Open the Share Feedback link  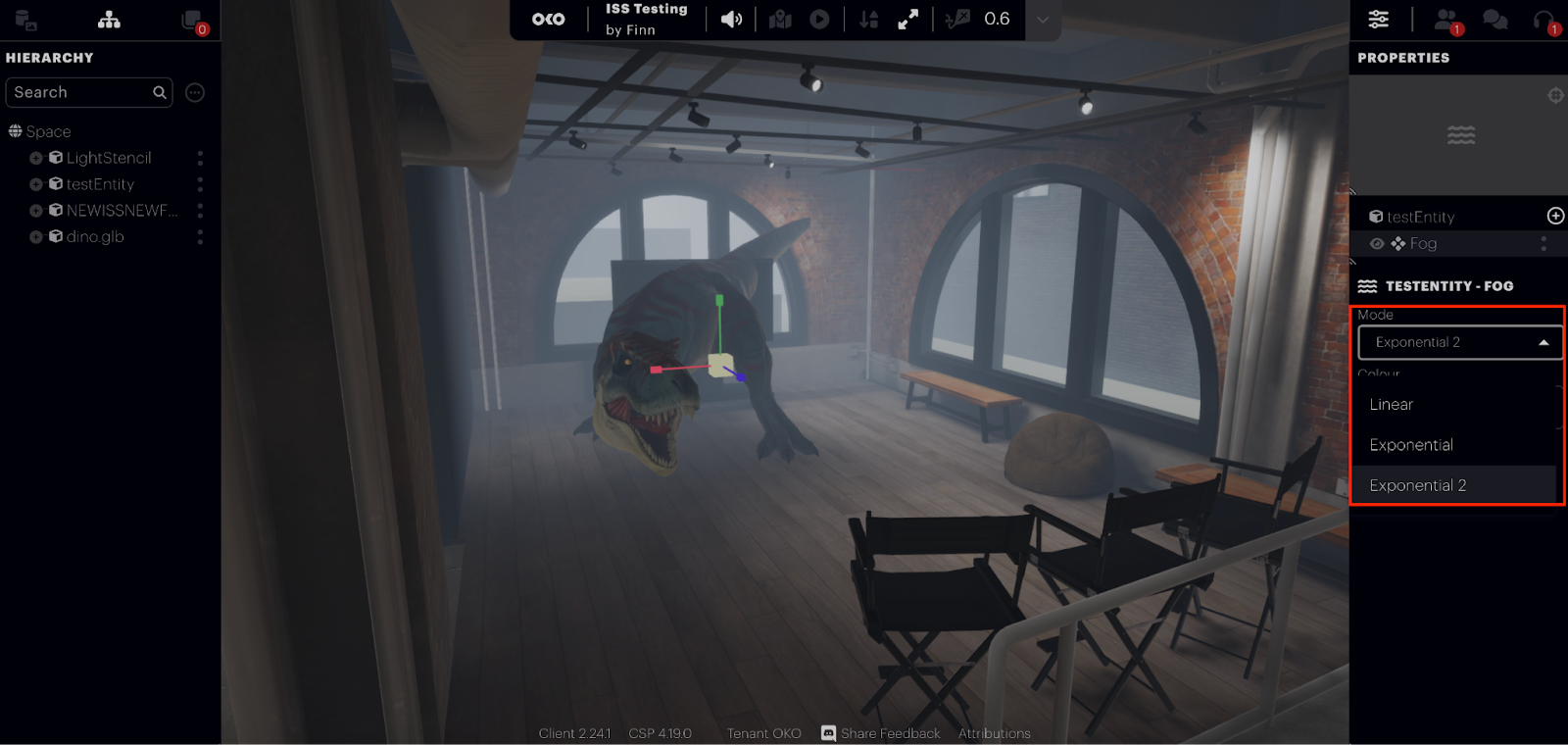click(889, 733)
